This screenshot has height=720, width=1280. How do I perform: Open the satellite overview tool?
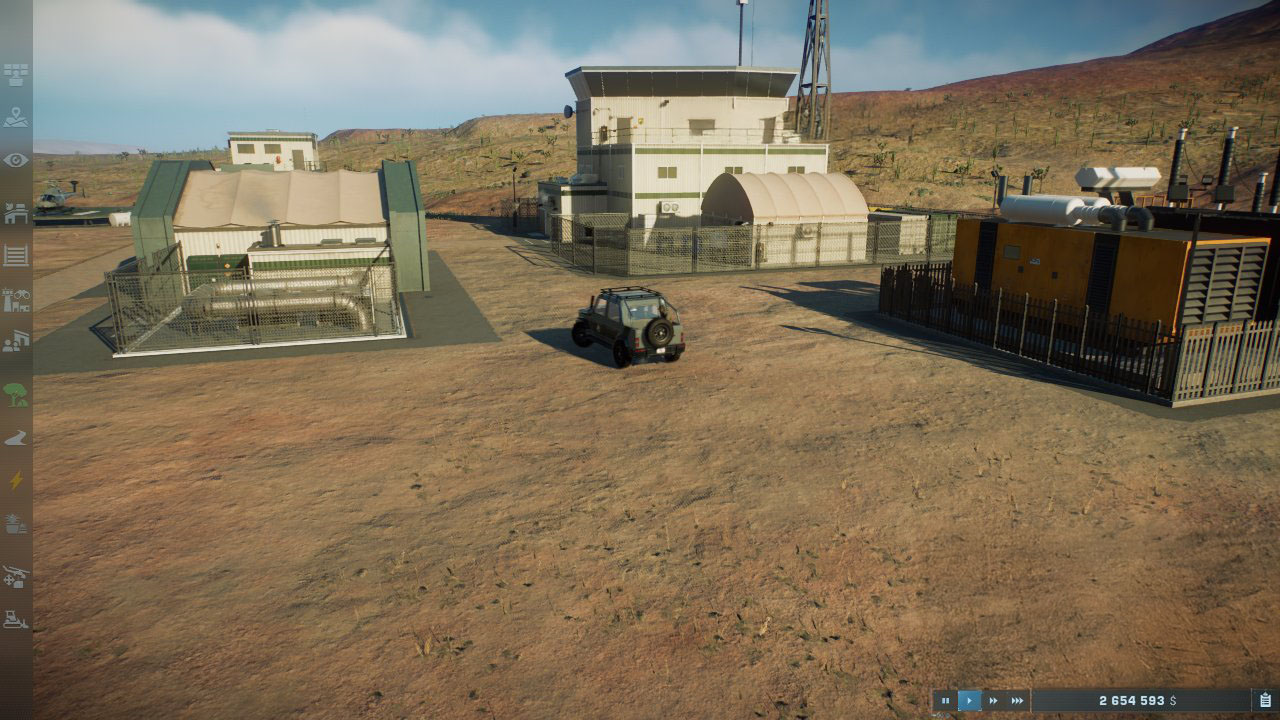click(x=16, y=75)
